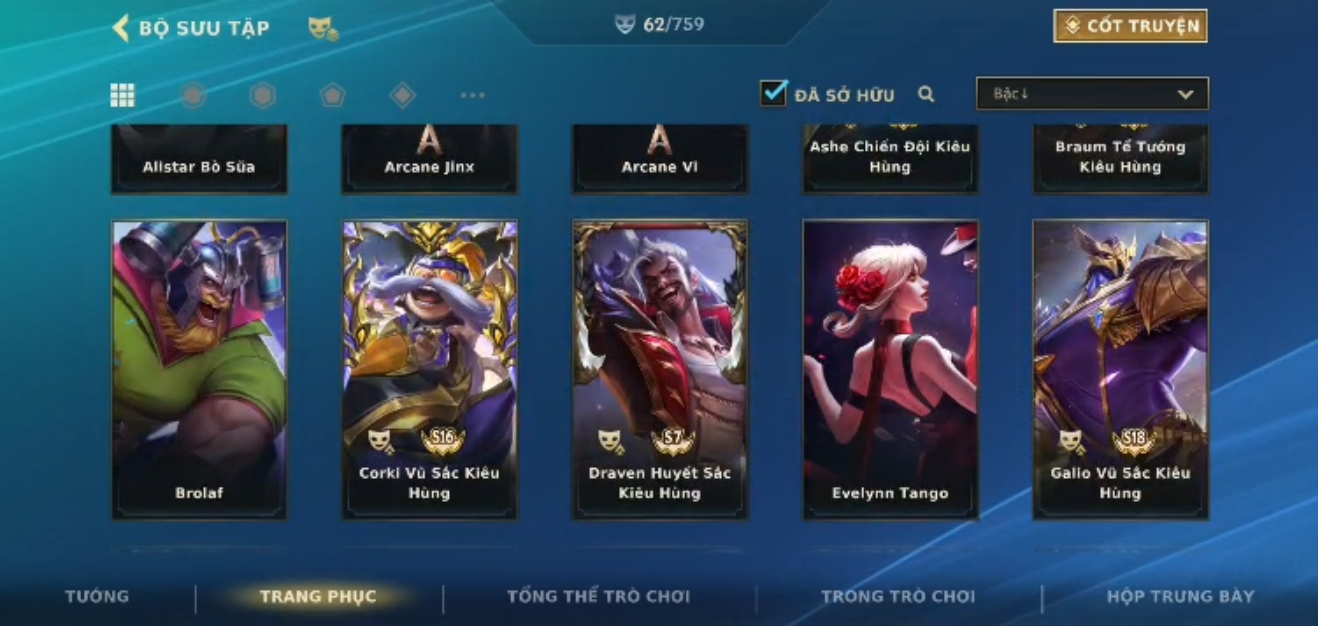Open Draven Huyết Sắc Kiêu Hùng skin
Screen dimensions: 1318x626
tap(660, 369)
